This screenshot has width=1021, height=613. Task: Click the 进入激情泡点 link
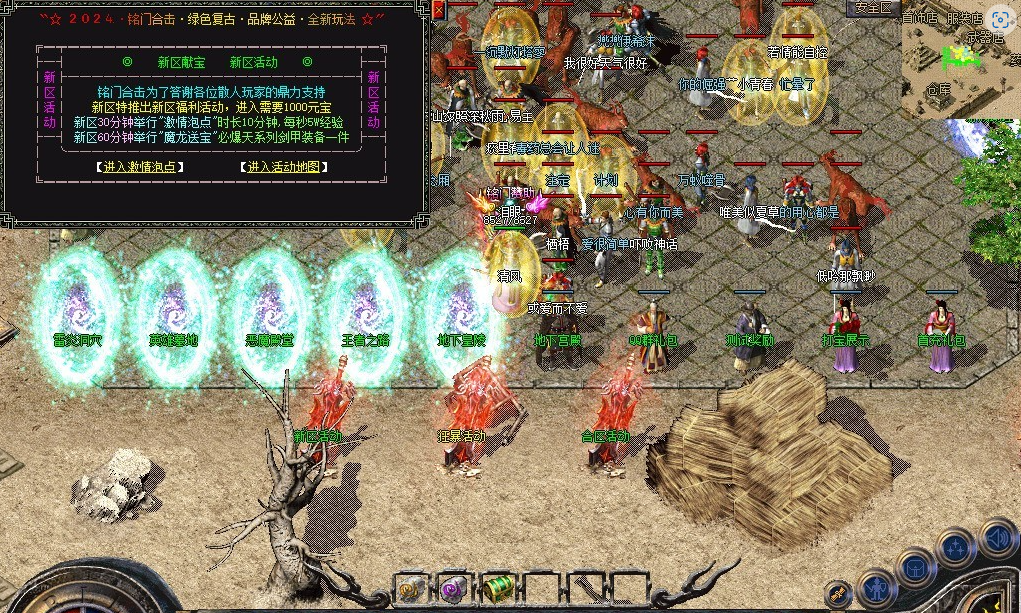click(x=140, y=167)
